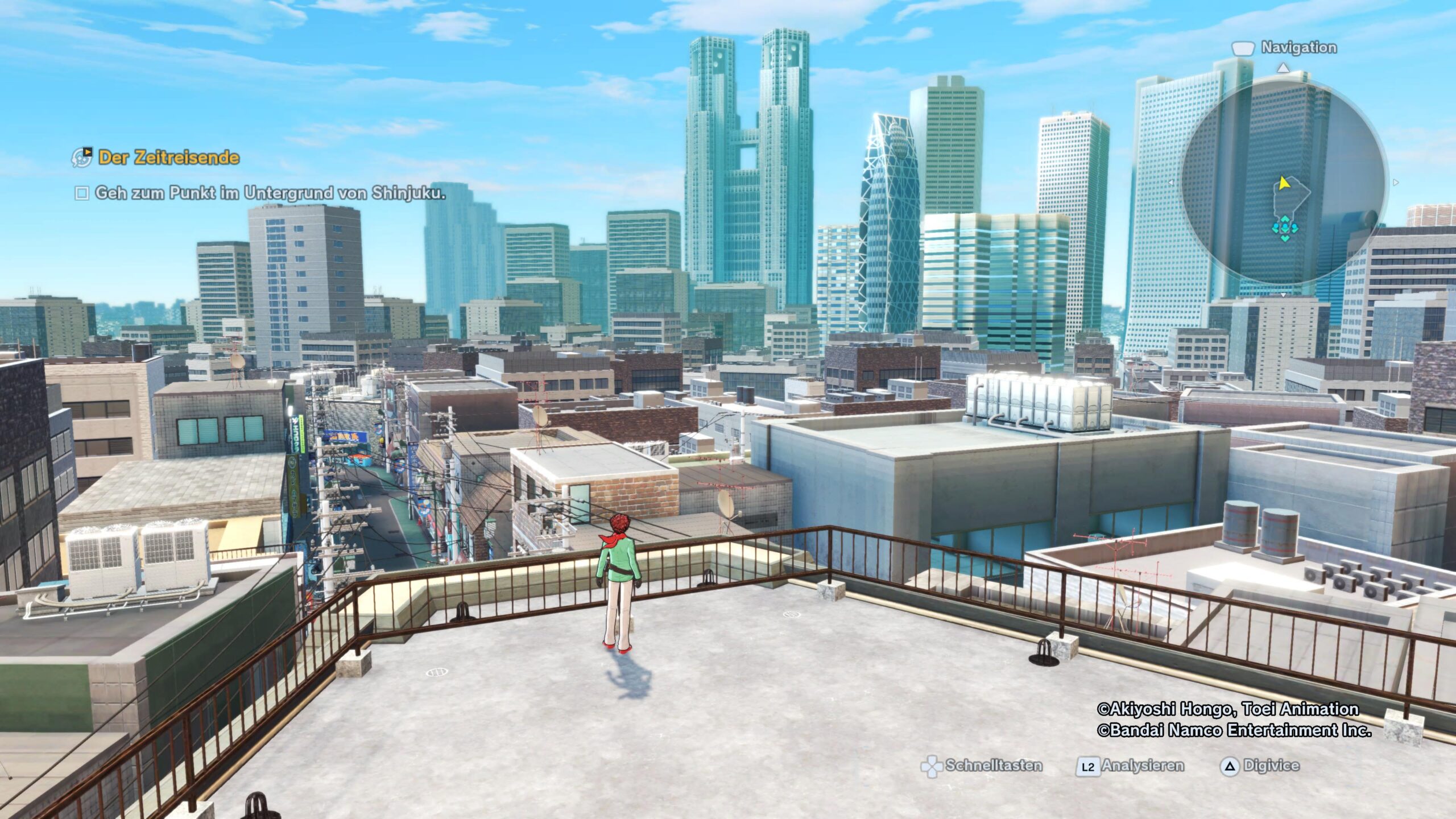
Task: Open the circular minimap
Action: coord(1283,182)
